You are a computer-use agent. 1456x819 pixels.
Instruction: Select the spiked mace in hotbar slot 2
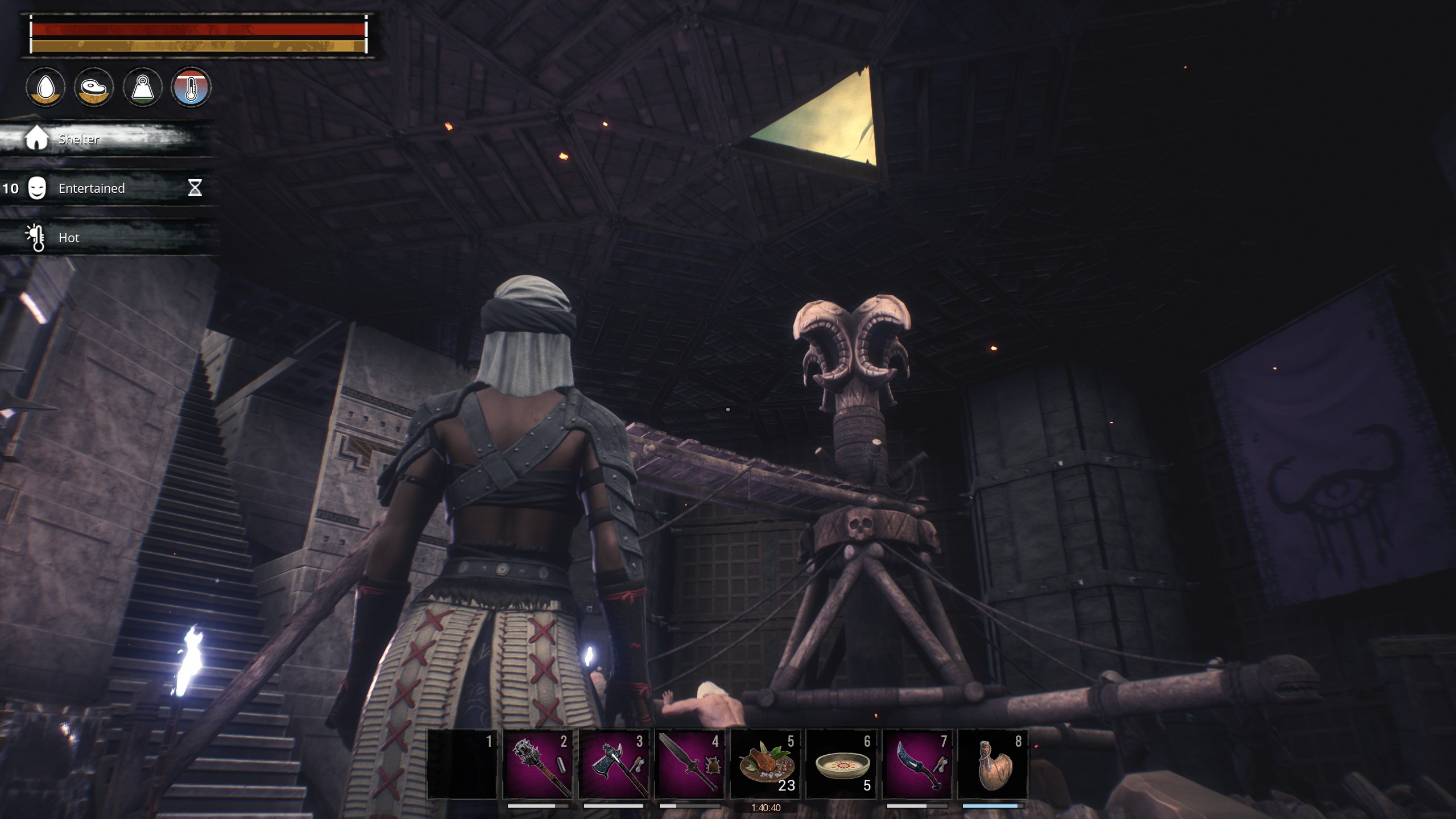tap(538, 764)
